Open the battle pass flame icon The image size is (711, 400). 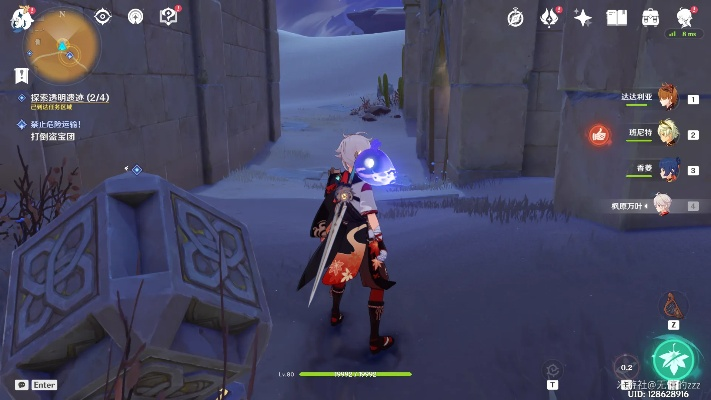[x=549, y=17]
